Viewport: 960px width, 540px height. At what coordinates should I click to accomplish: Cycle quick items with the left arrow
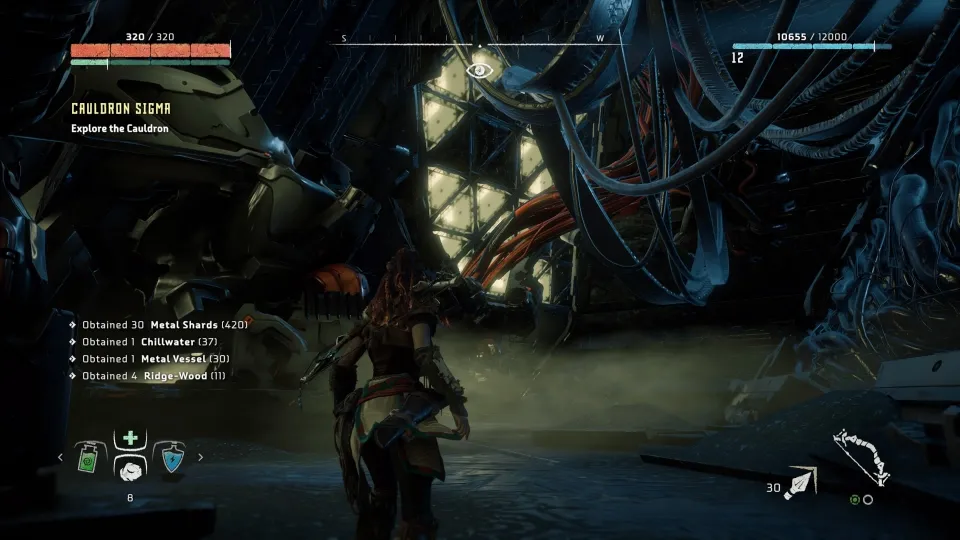[x=59, y=458]
